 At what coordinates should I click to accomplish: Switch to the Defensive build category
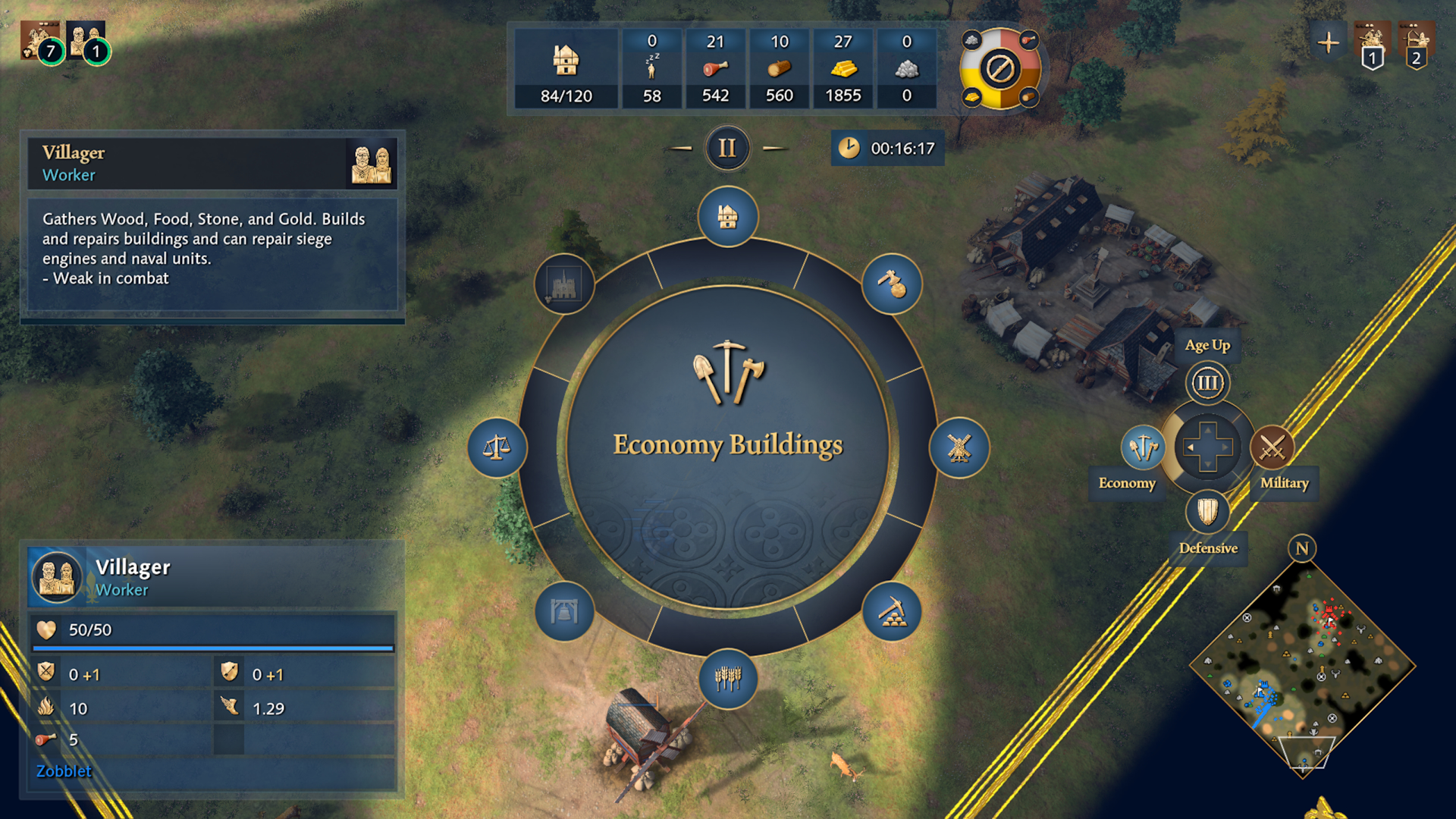(x=1207, y=512)
